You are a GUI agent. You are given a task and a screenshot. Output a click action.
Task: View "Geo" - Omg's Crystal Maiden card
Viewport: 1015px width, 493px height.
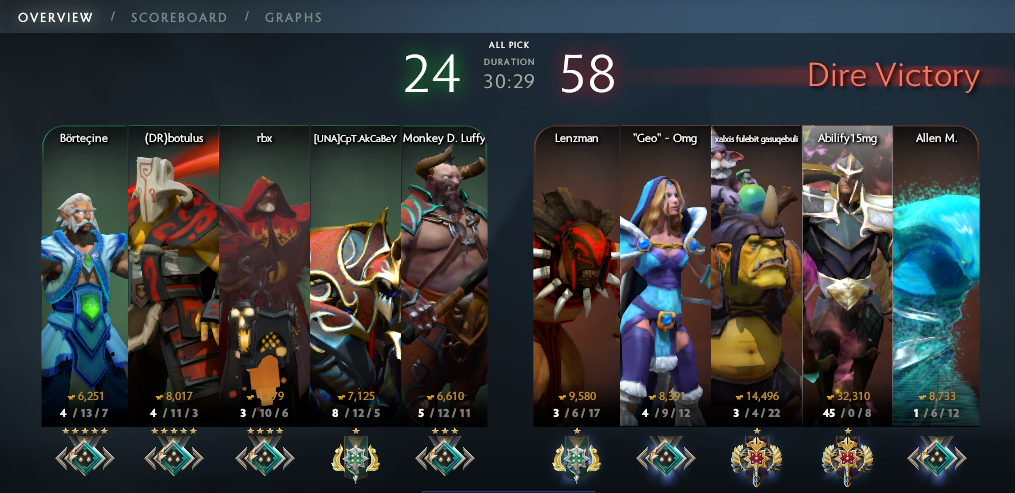[x=665, y=270]
